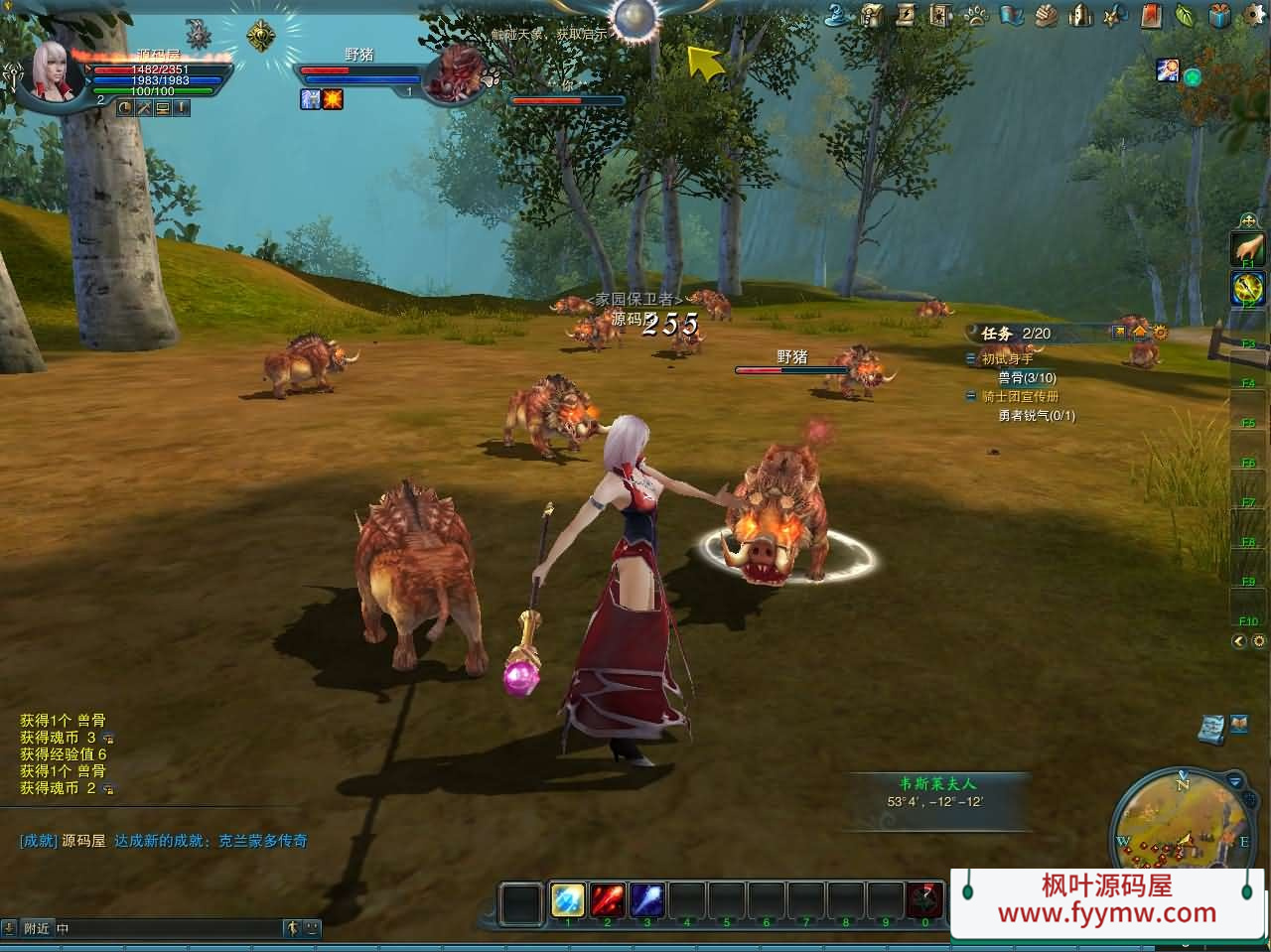Open quest tracker gear settings
1271x952 pixels.
(1160, 333)
